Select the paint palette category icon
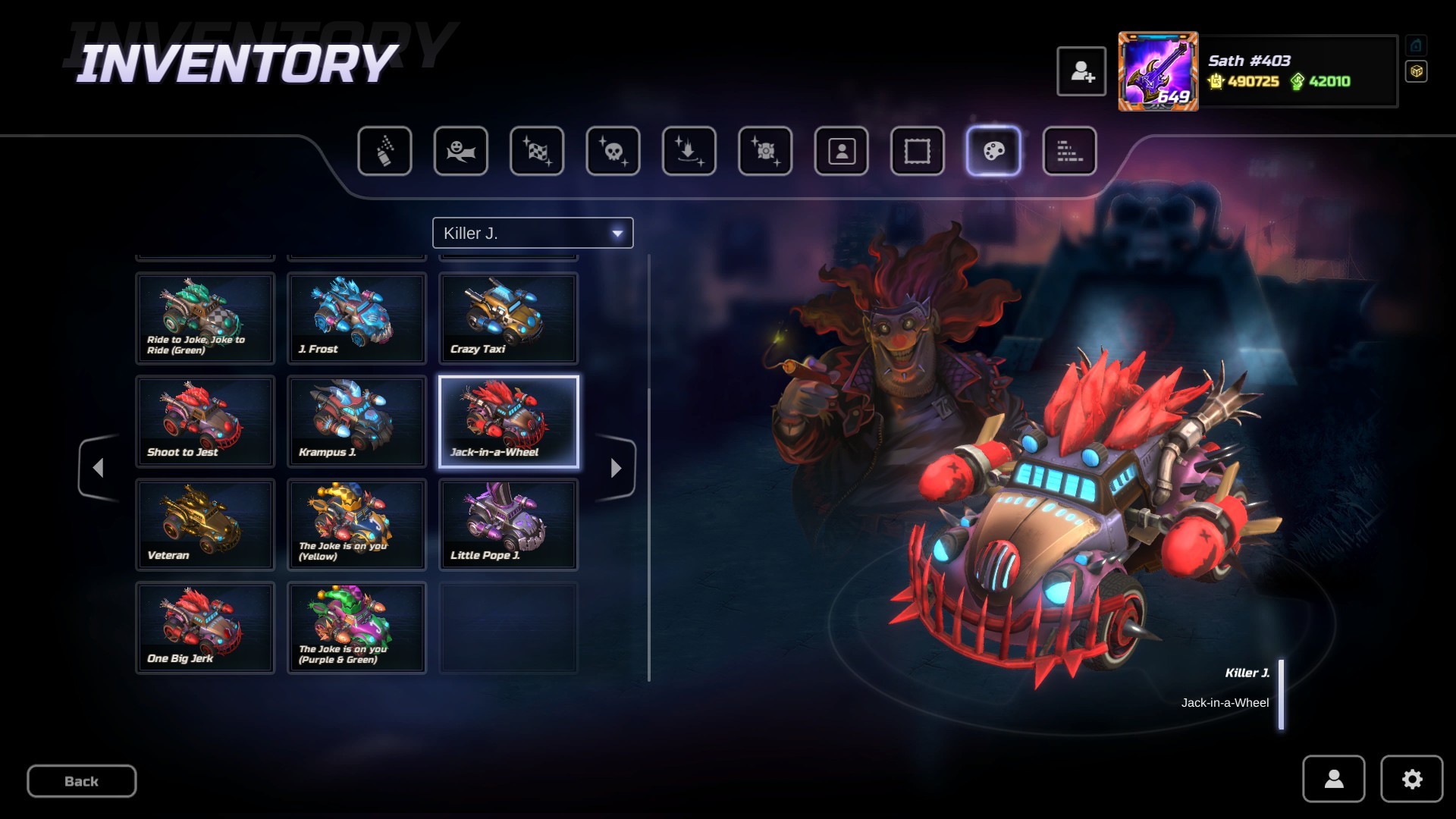This screenshot has width=1456, height=819. (993, 151)
